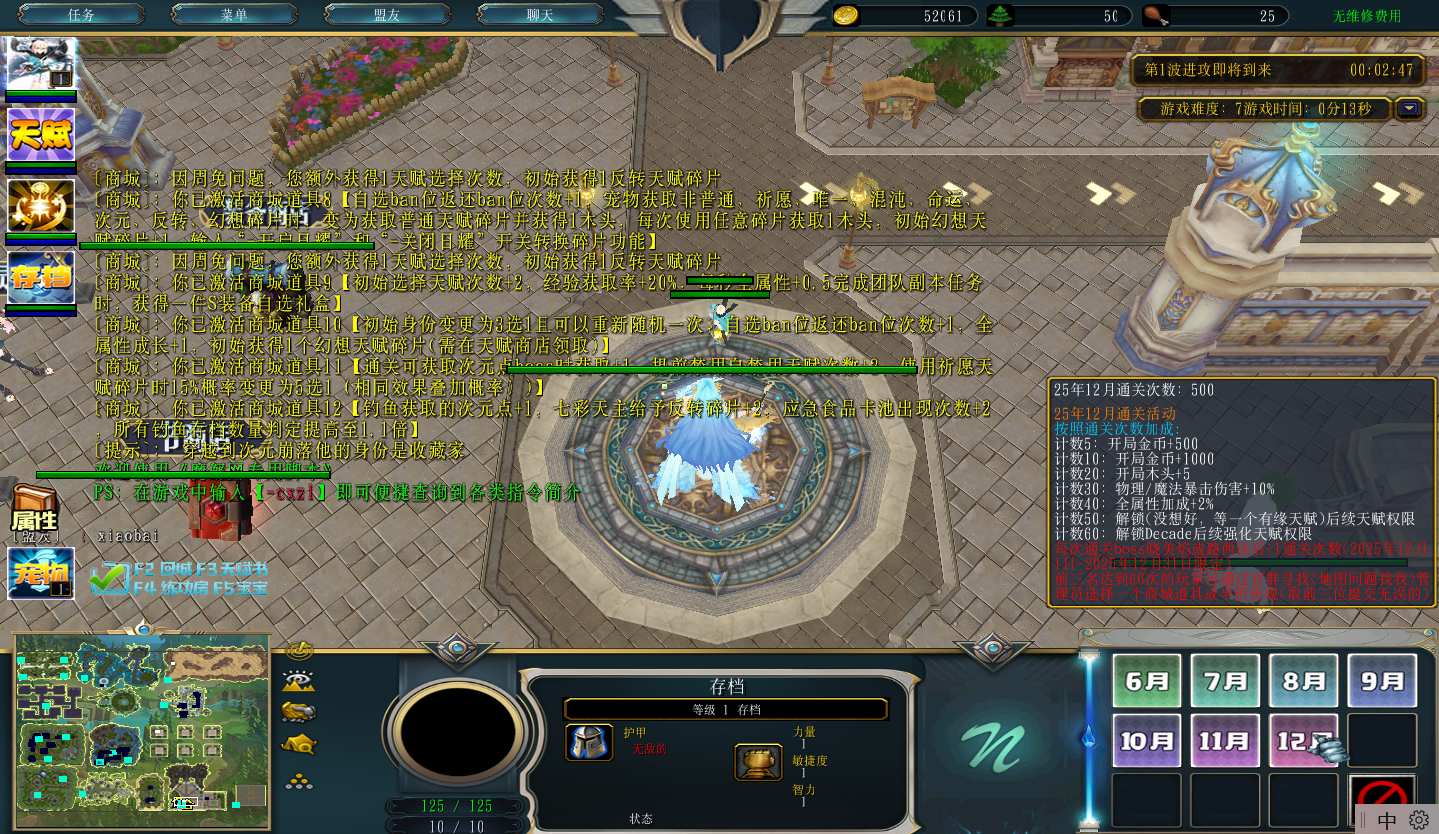Choose the 6月 command button
The image size is (1439, 834).
coord(1146,681)
